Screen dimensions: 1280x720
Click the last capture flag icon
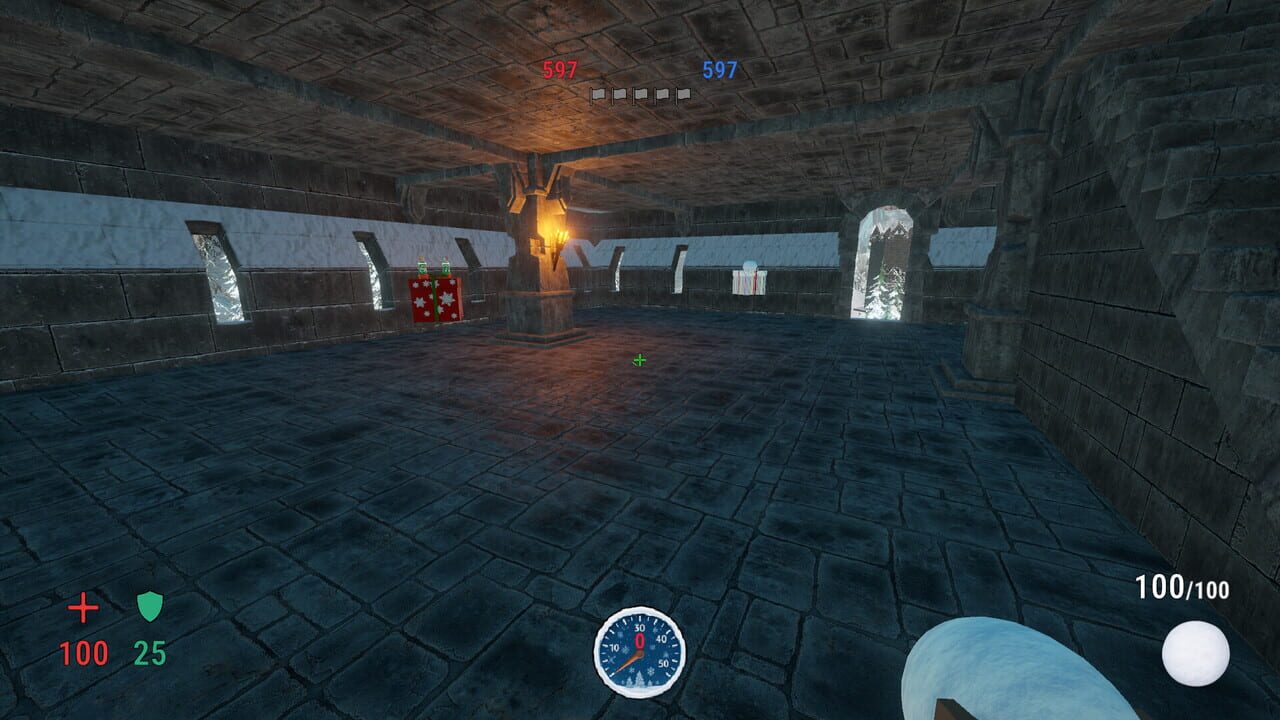[687, 92]
